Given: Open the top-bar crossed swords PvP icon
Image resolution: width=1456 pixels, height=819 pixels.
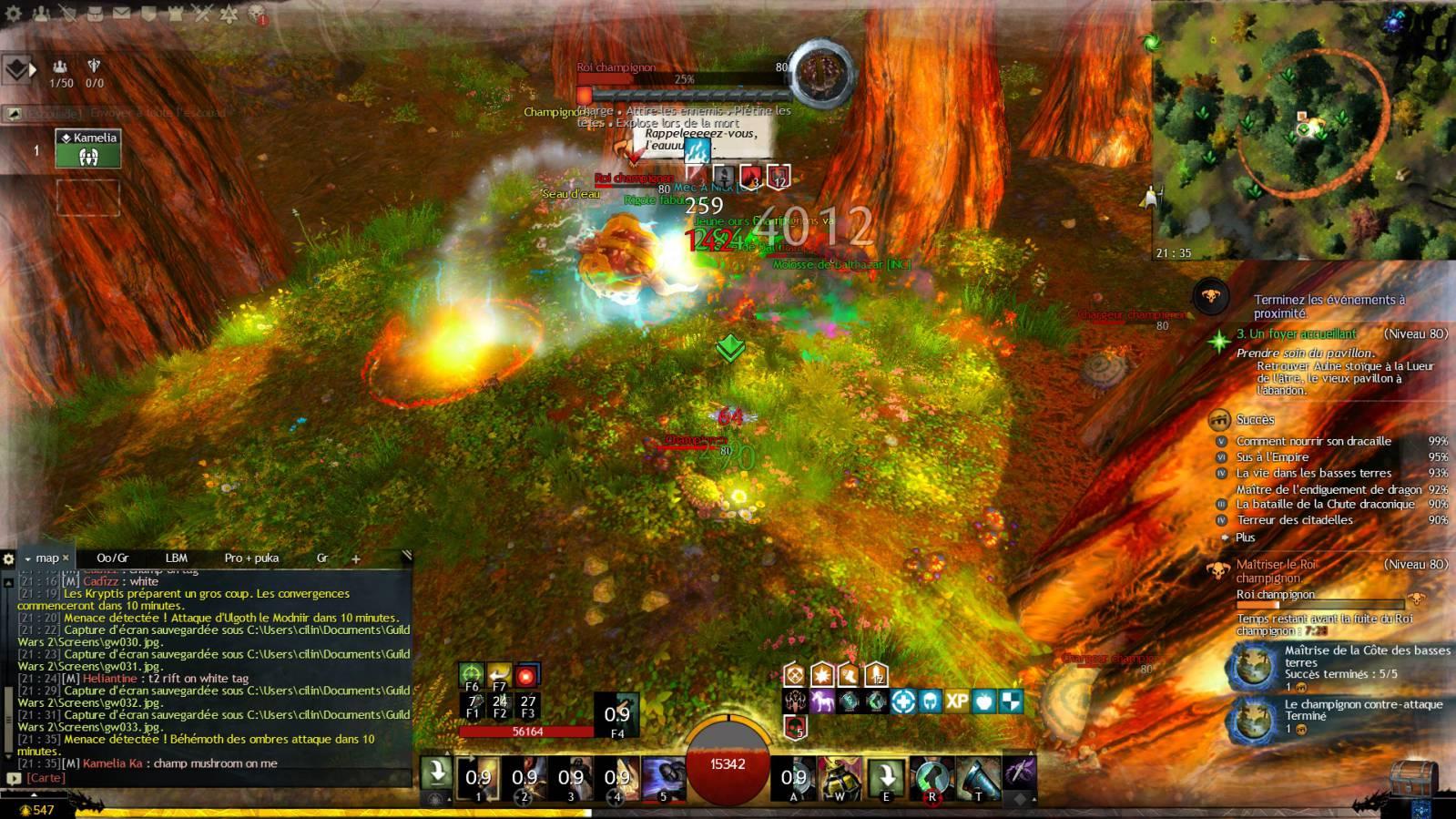Looking at the screenshot, I should pos(202,14).
